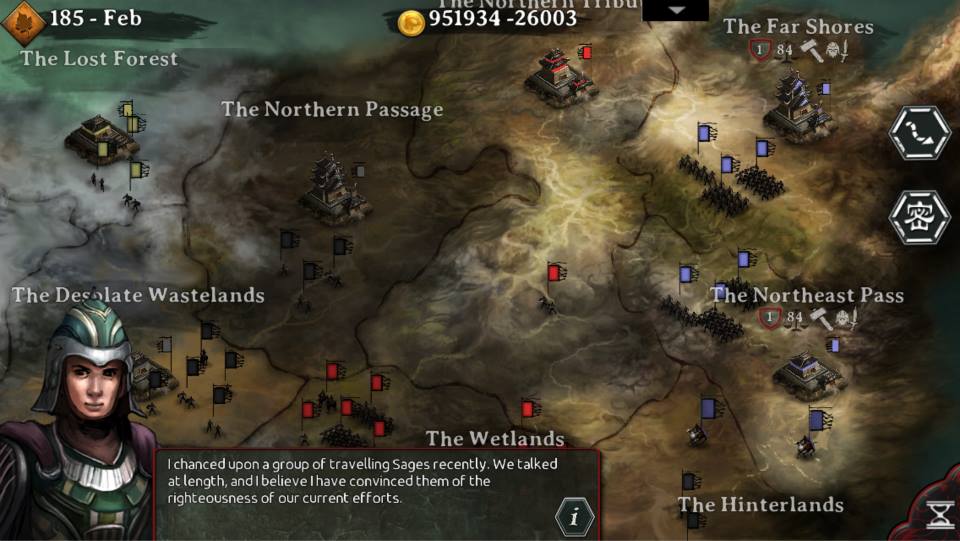Select The Far Shores province label

click(798, 27)
